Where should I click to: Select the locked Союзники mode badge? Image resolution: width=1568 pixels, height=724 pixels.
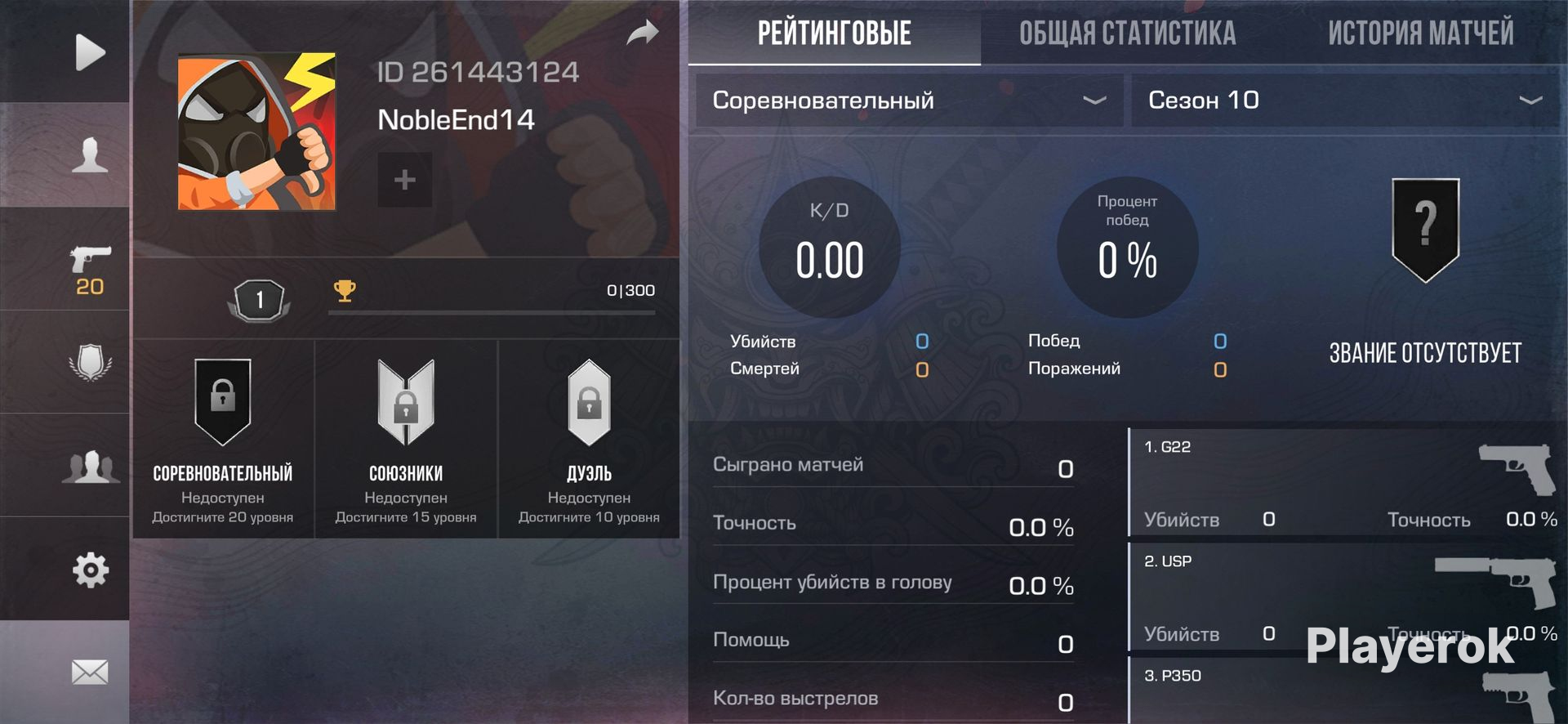(x=404, y=402)
